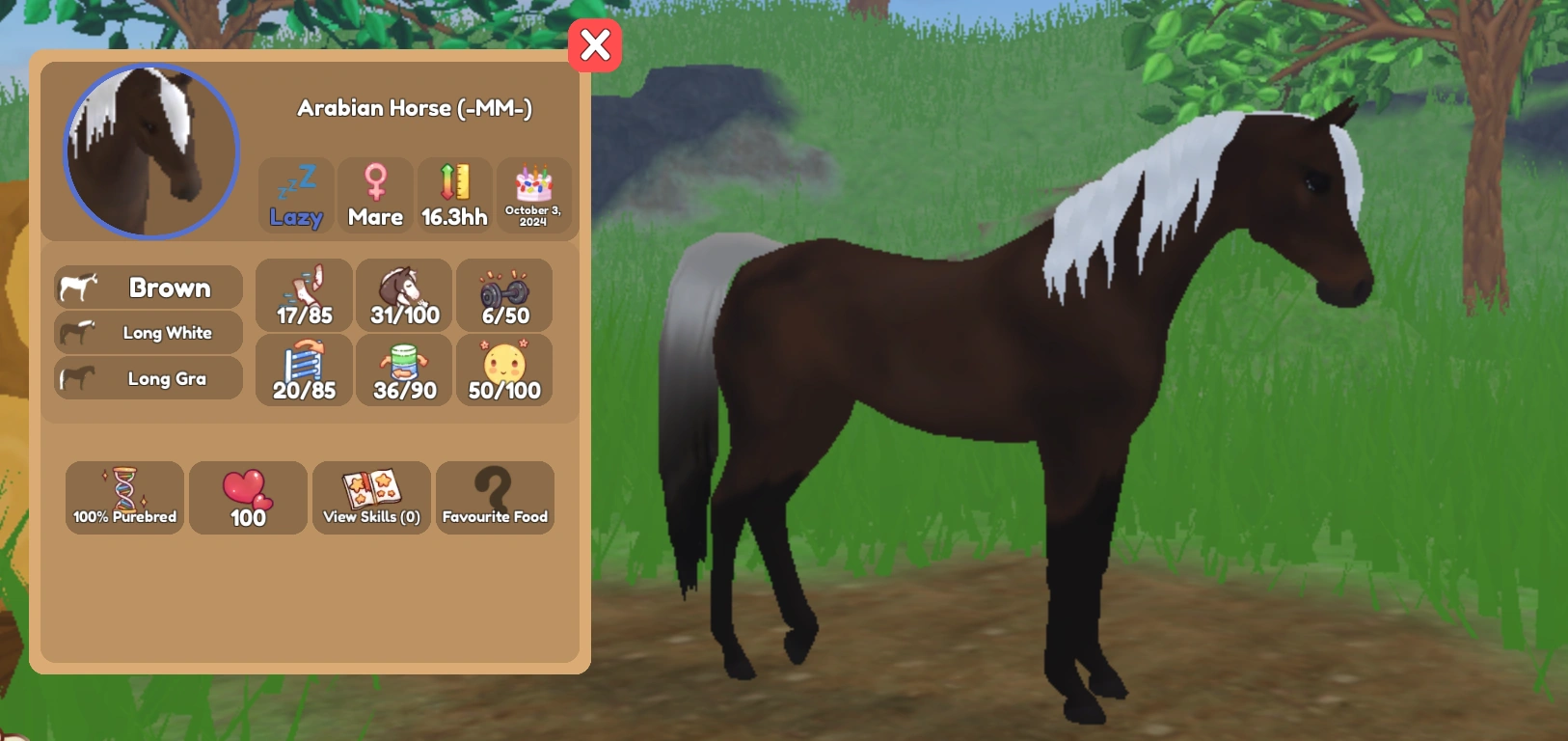This screenshot has width=1568, height=741.
Task: Check the October 3, 2024 birthday cake
Action: coord(534,195)
